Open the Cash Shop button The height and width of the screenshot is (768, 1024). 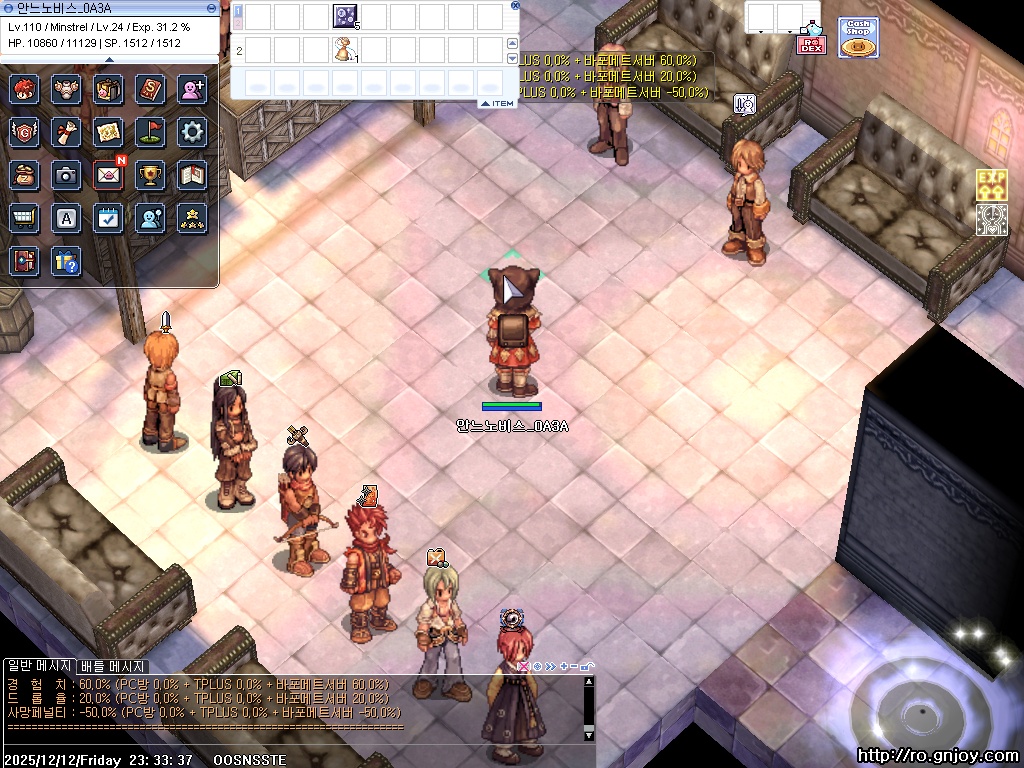[x=857, y=38]
